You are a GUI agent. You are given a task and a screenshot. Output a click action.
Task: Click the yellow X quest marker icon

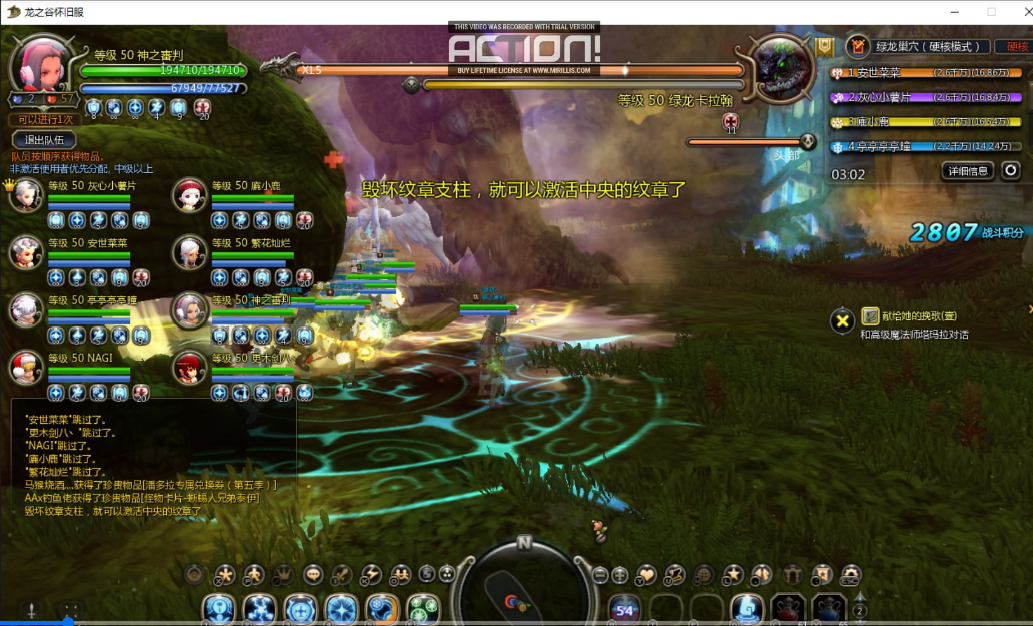[x=843, y=320]
